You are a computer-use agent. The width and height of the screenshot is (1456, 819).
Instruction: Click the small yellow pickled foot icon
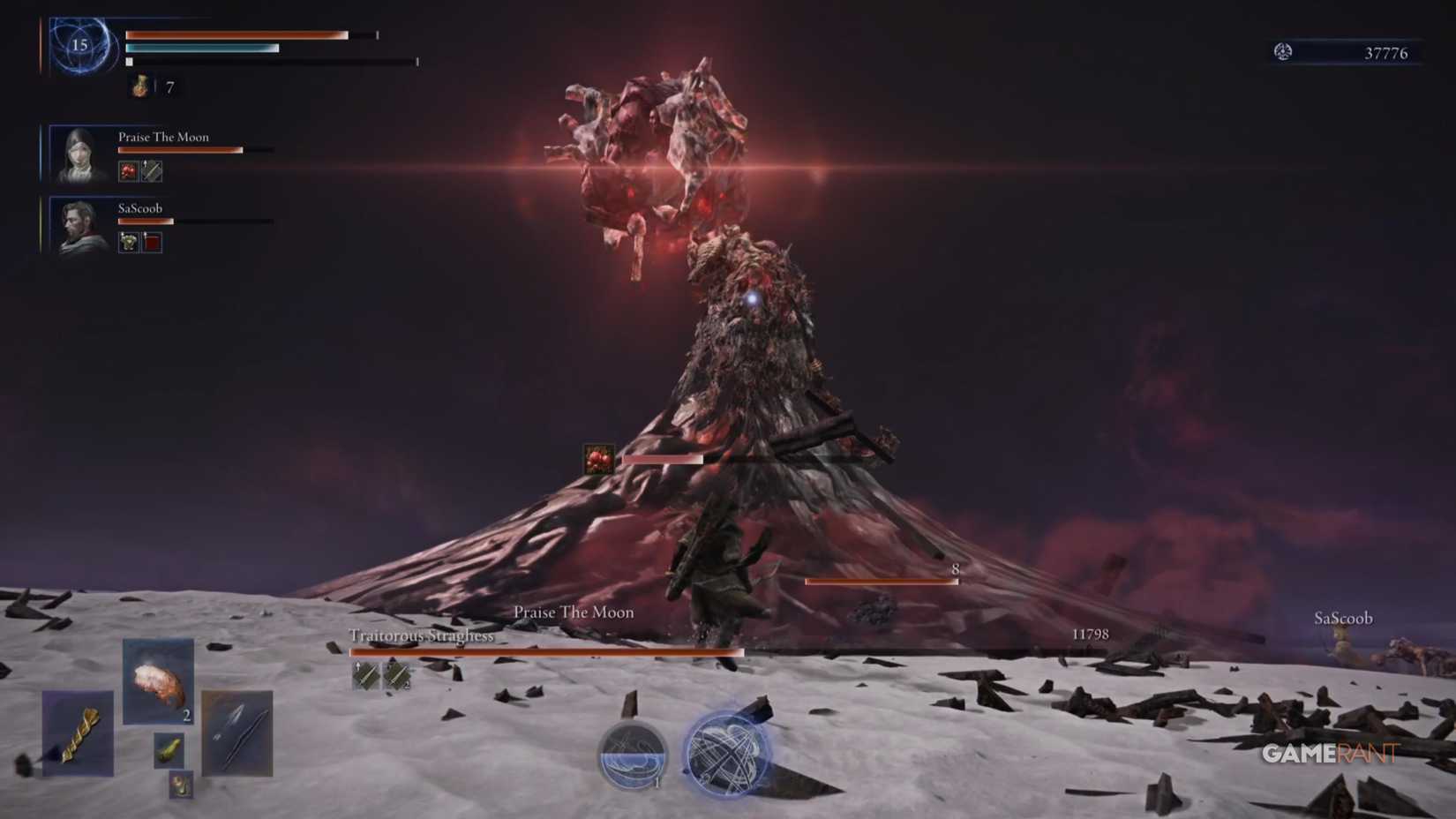click(x=169, y=751)
